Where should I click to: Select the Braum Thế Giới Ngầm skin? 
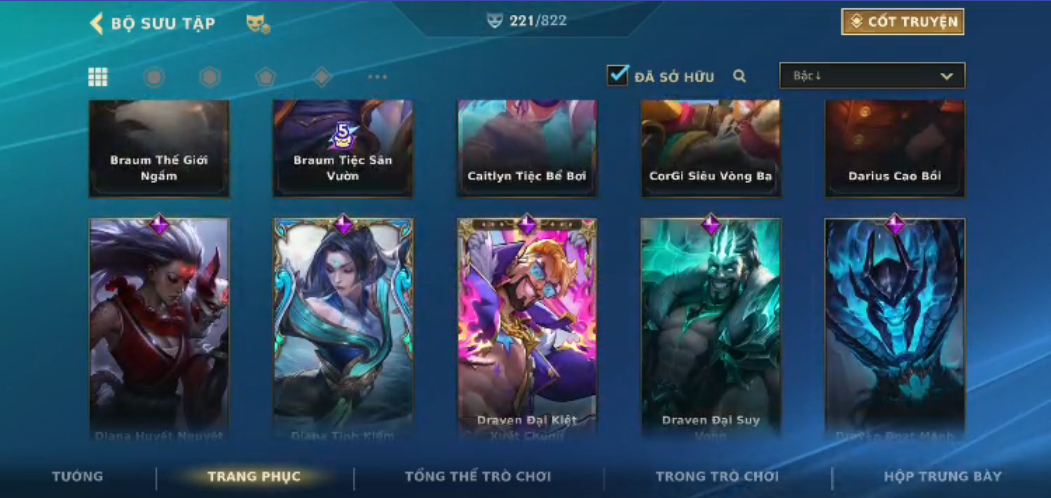coord(159,148)
